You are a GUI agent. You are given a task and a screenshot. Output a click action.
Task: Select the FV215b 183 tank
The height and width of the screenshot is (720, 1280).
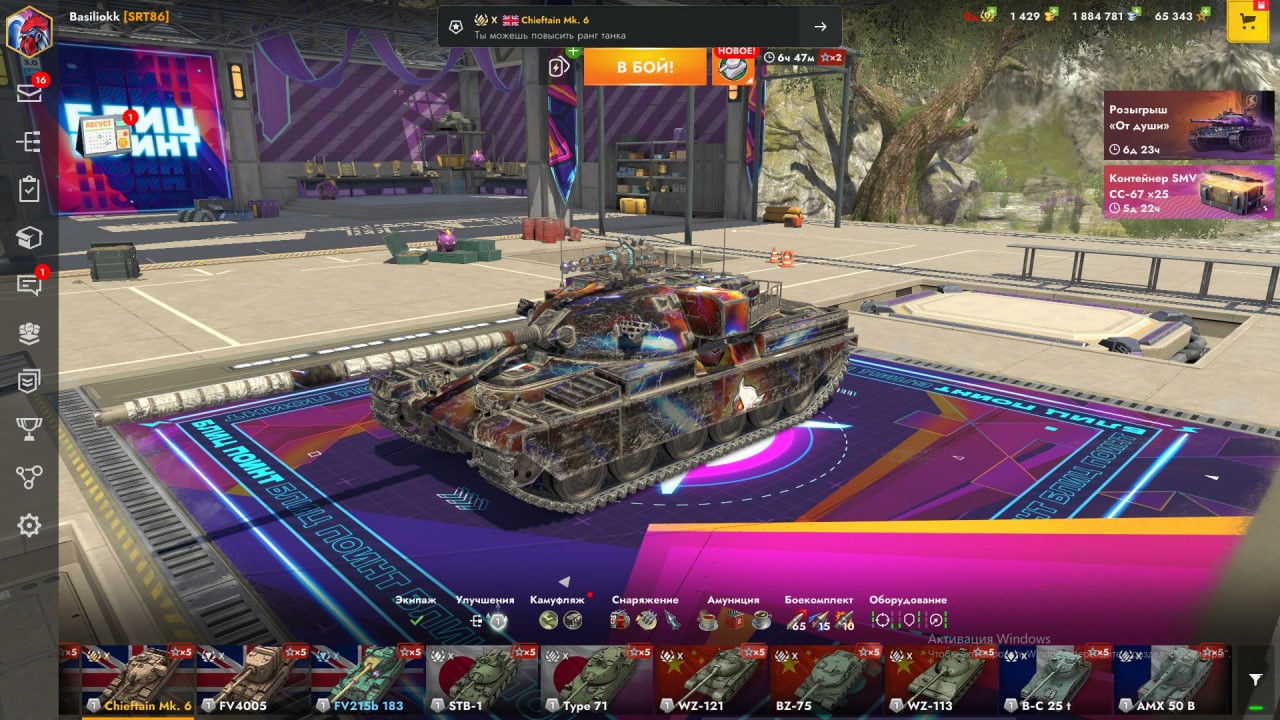tap(367, 680)
